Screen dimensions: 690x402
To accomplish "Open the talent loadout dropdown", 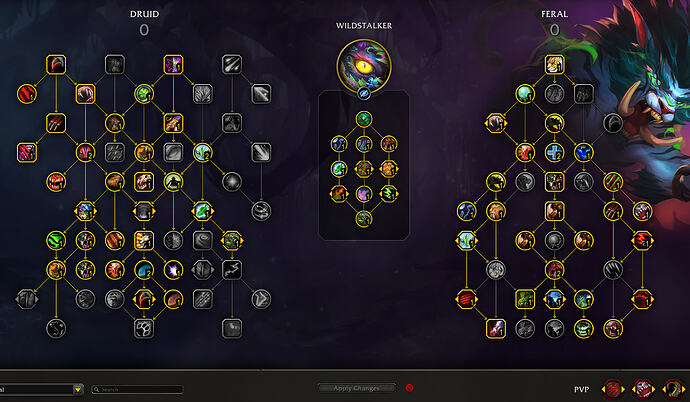I will pos(77,389).
